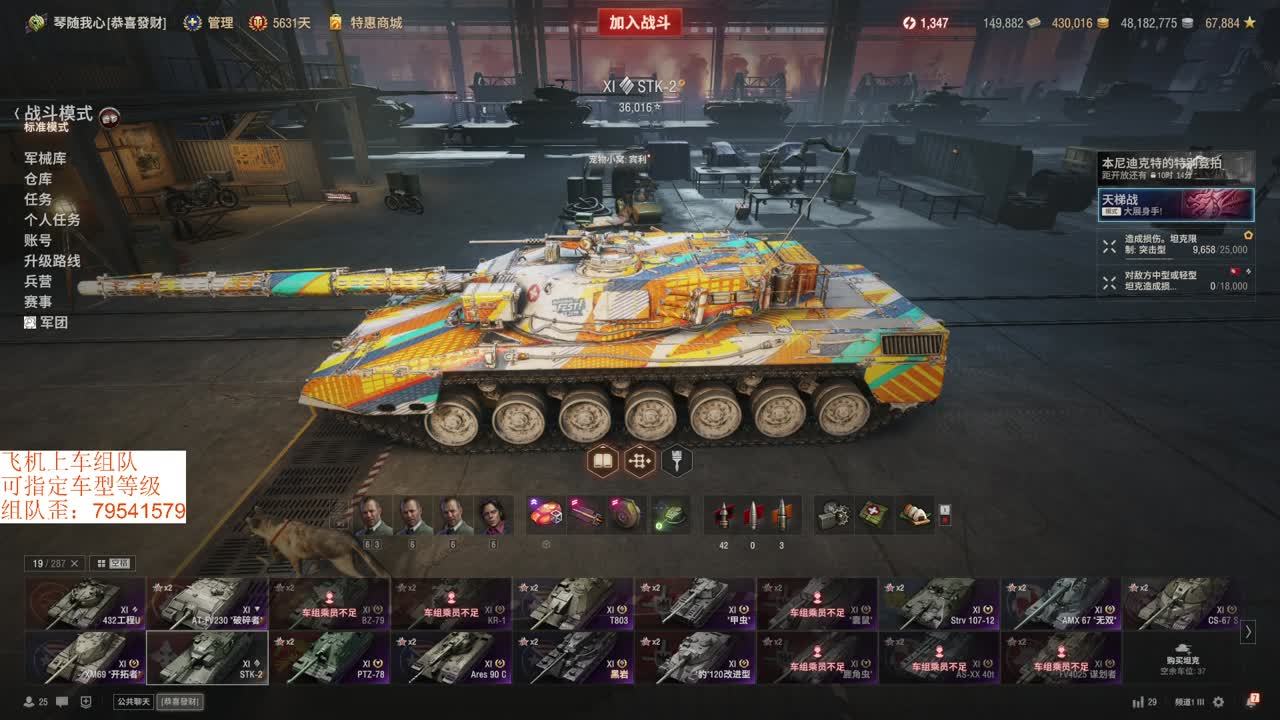Choose the Ares 90 C tank card

(452, 657)
